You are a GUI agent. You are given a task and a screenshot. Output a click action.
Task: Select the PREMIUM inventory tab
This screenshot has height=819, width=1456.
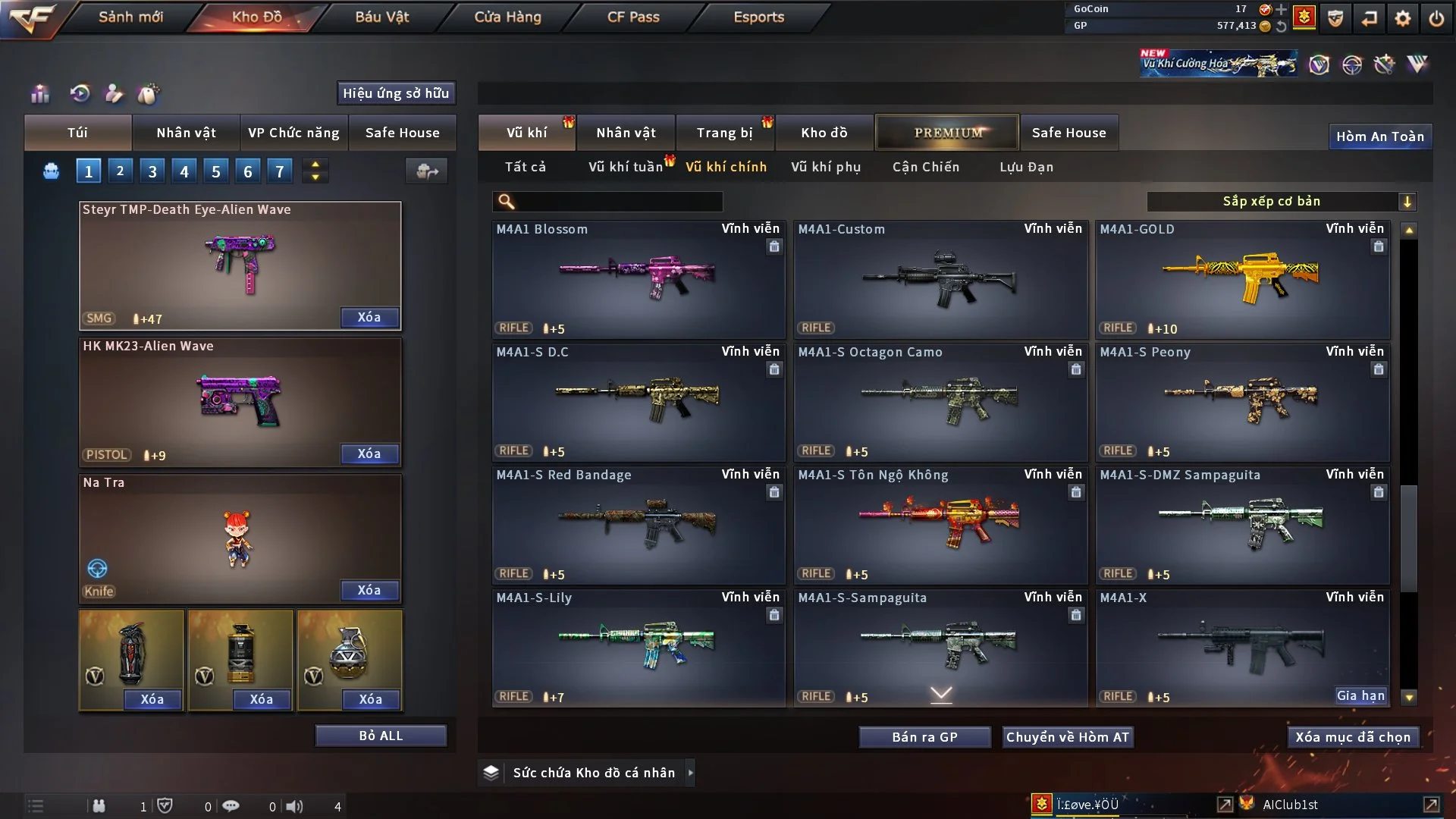(947, 133)
